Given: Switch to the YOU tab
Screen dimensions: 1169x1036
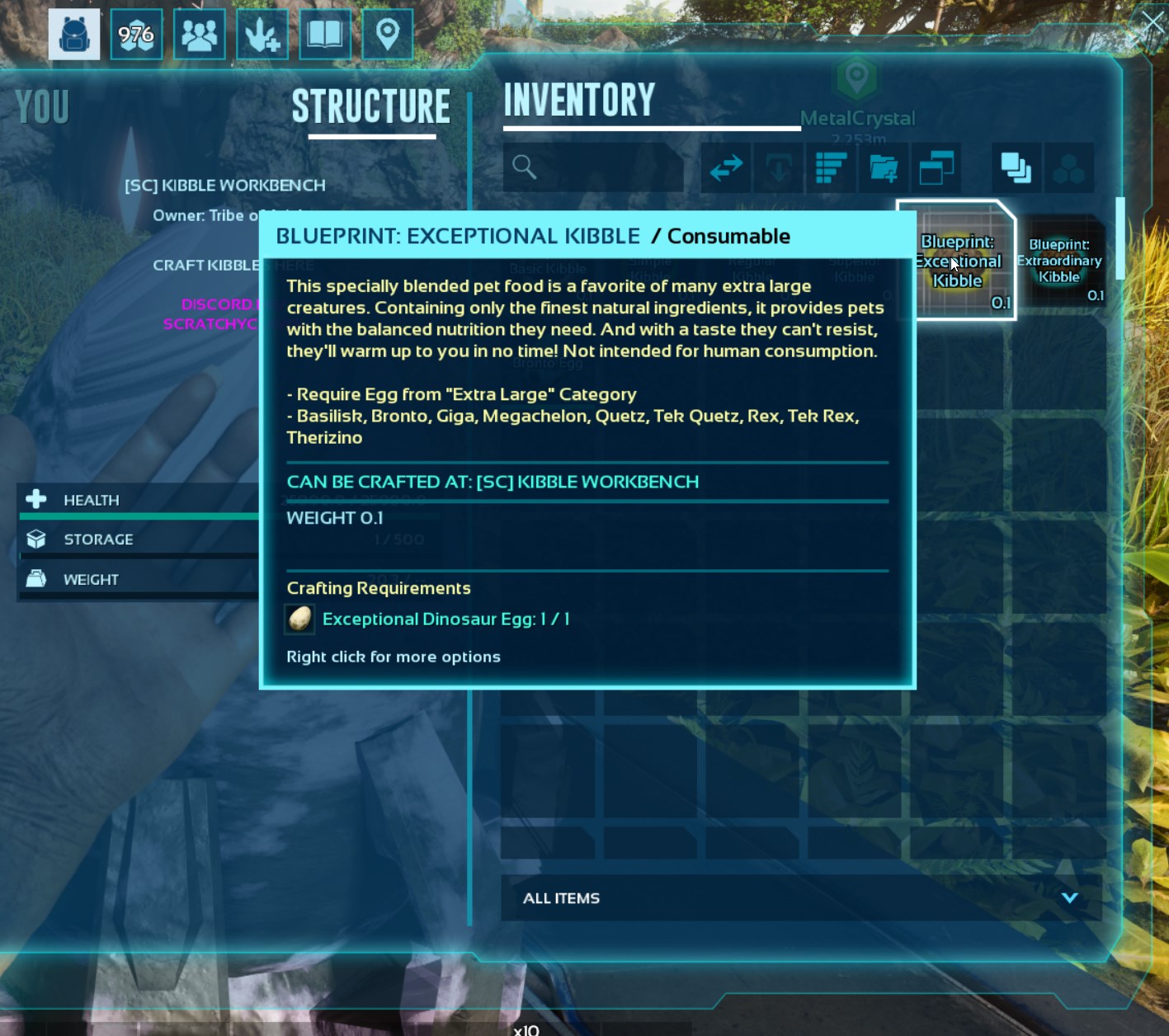Looking at the screenshot, I should (x=42, y=106).
